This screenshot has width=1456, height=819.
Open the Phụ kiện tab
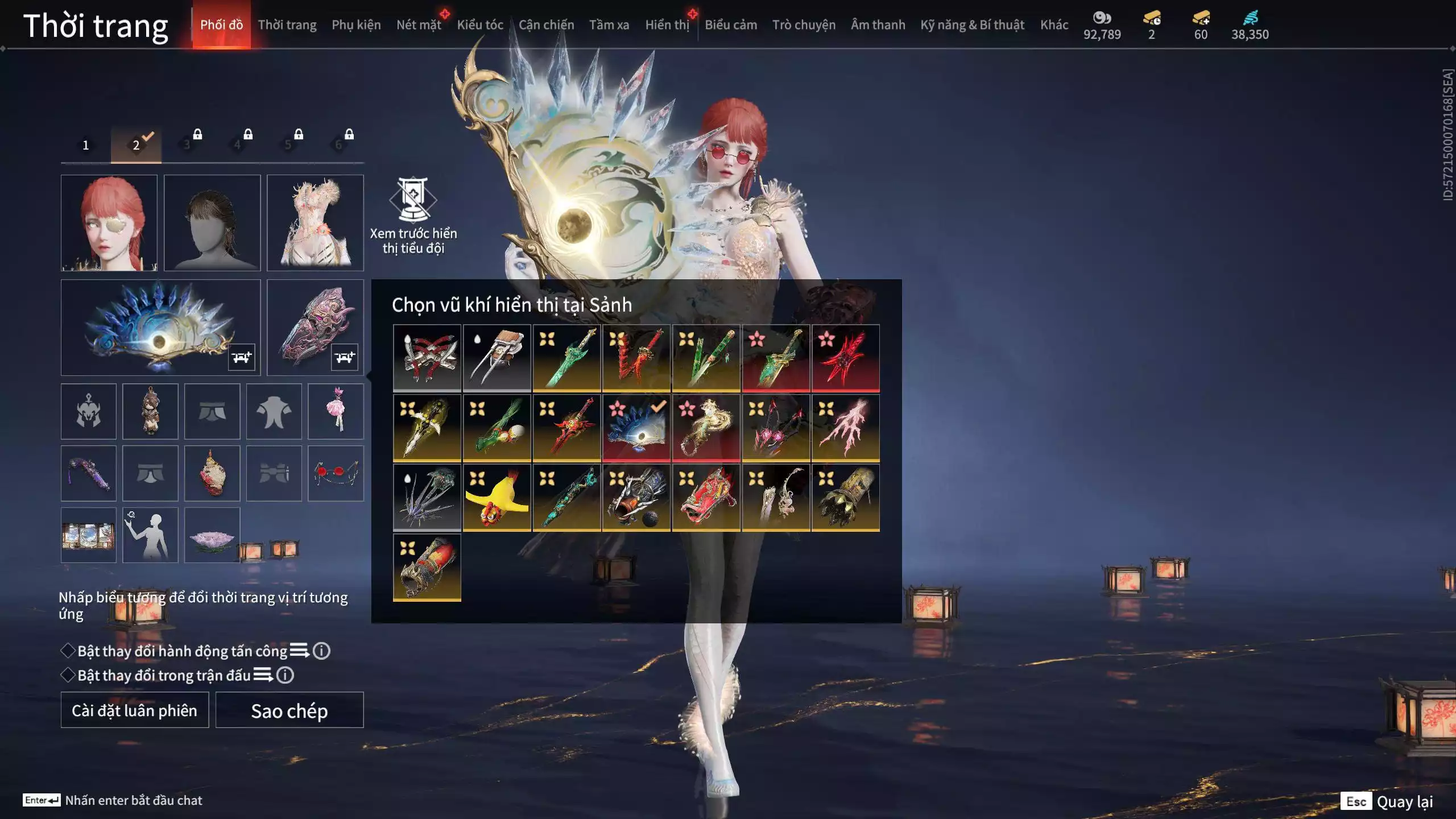click(356, 25)
